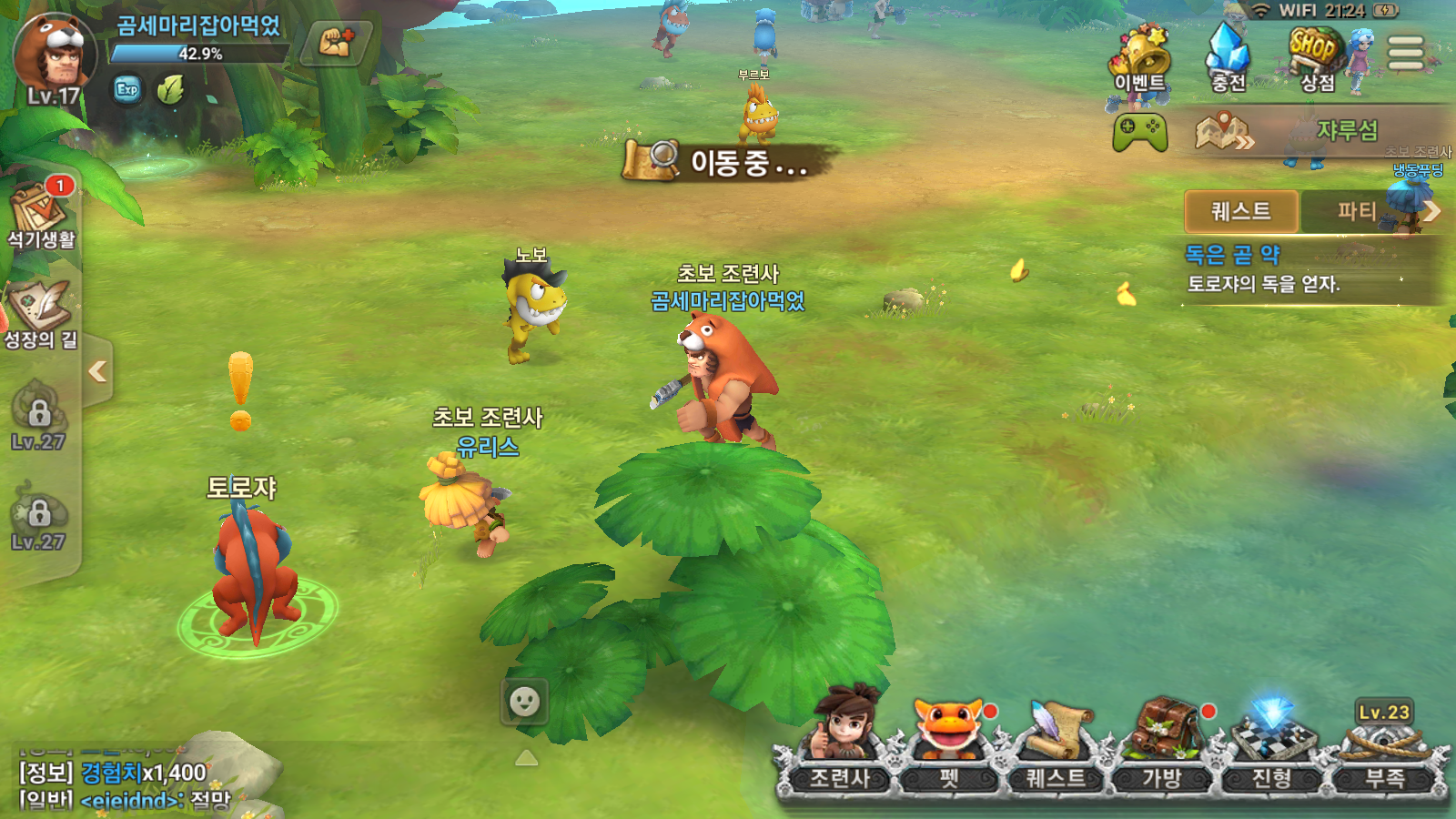Image resolution: width=1456 pixels, height=819 pixels.
Task: Open the 석기생활 daily menu
Action: coord(40,215)
